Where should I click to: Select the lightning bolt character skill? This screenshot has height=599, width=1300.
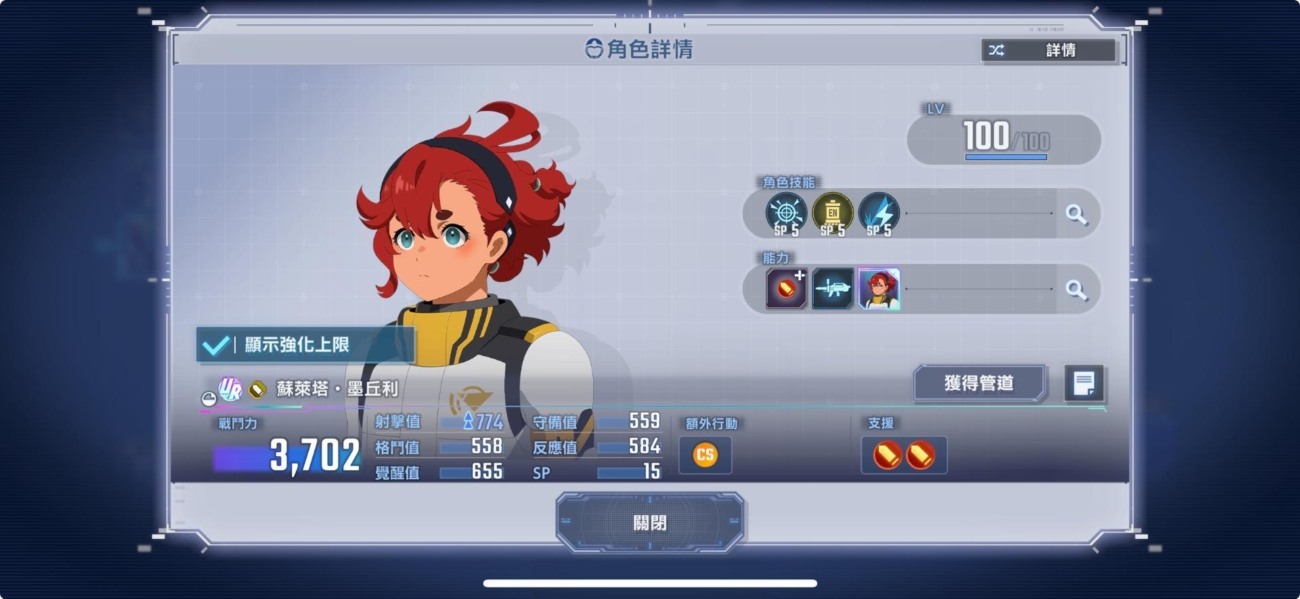tap(878, 213)
